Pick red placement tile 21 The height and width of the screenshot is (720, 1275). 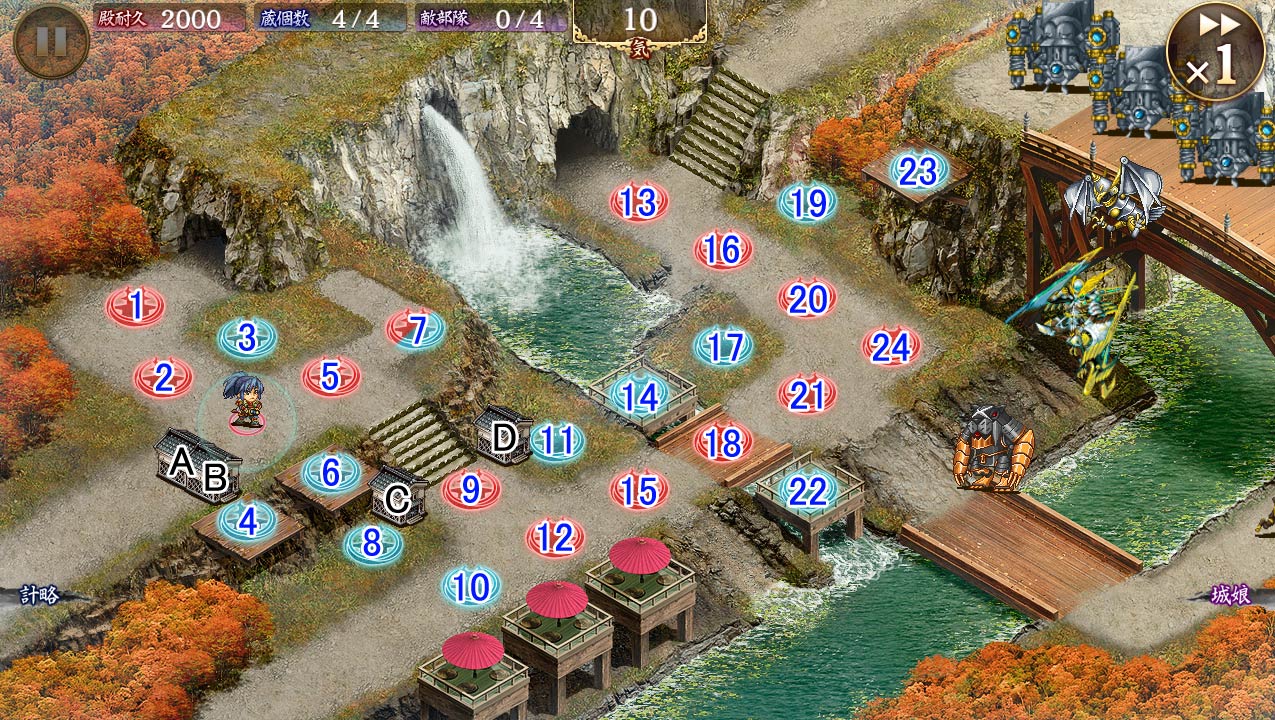pos(807,395)
